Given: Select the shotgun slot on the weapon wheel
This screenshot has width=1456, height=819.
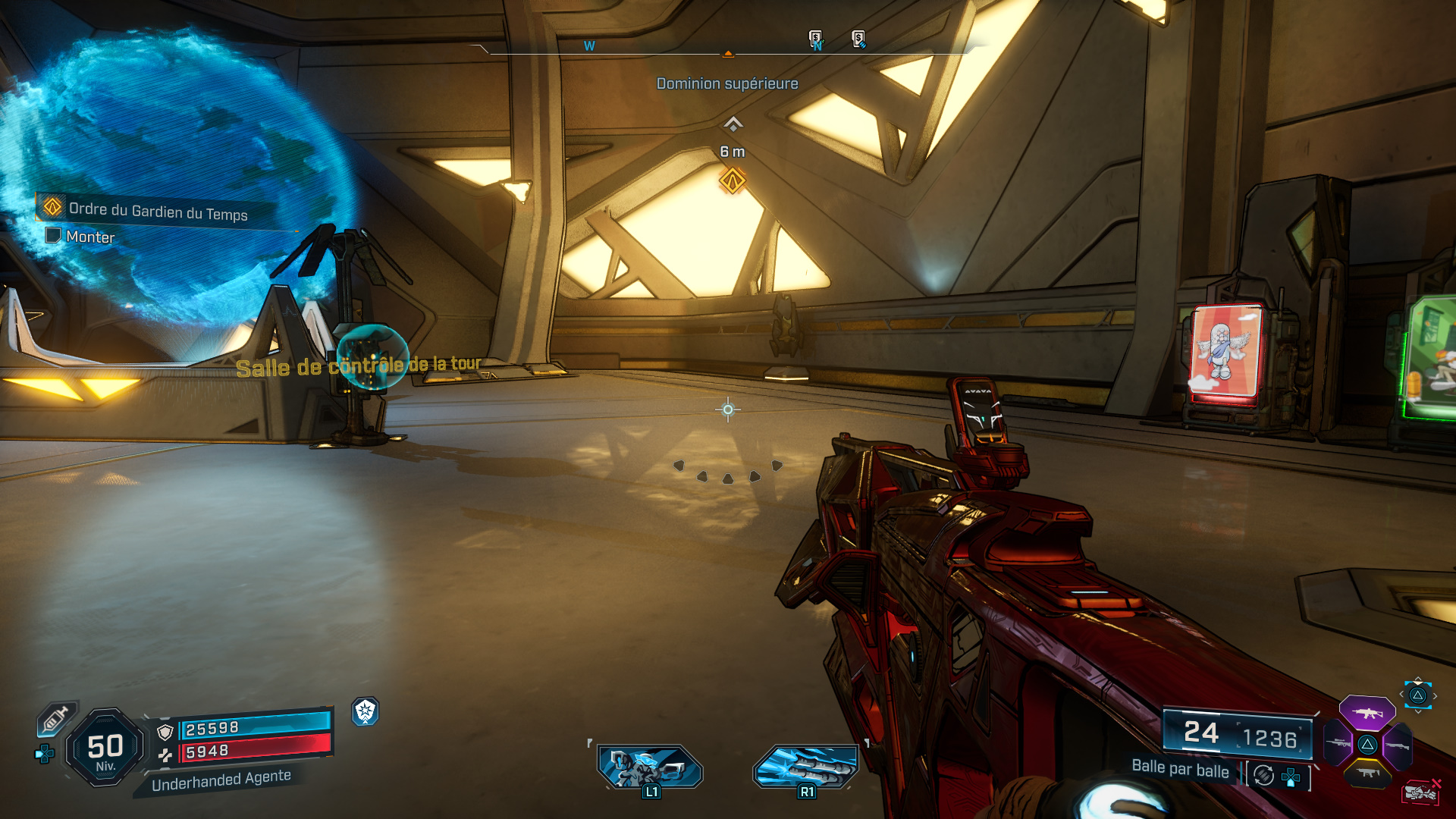Looking at the screenshot, I should (x=1398, y=745).
